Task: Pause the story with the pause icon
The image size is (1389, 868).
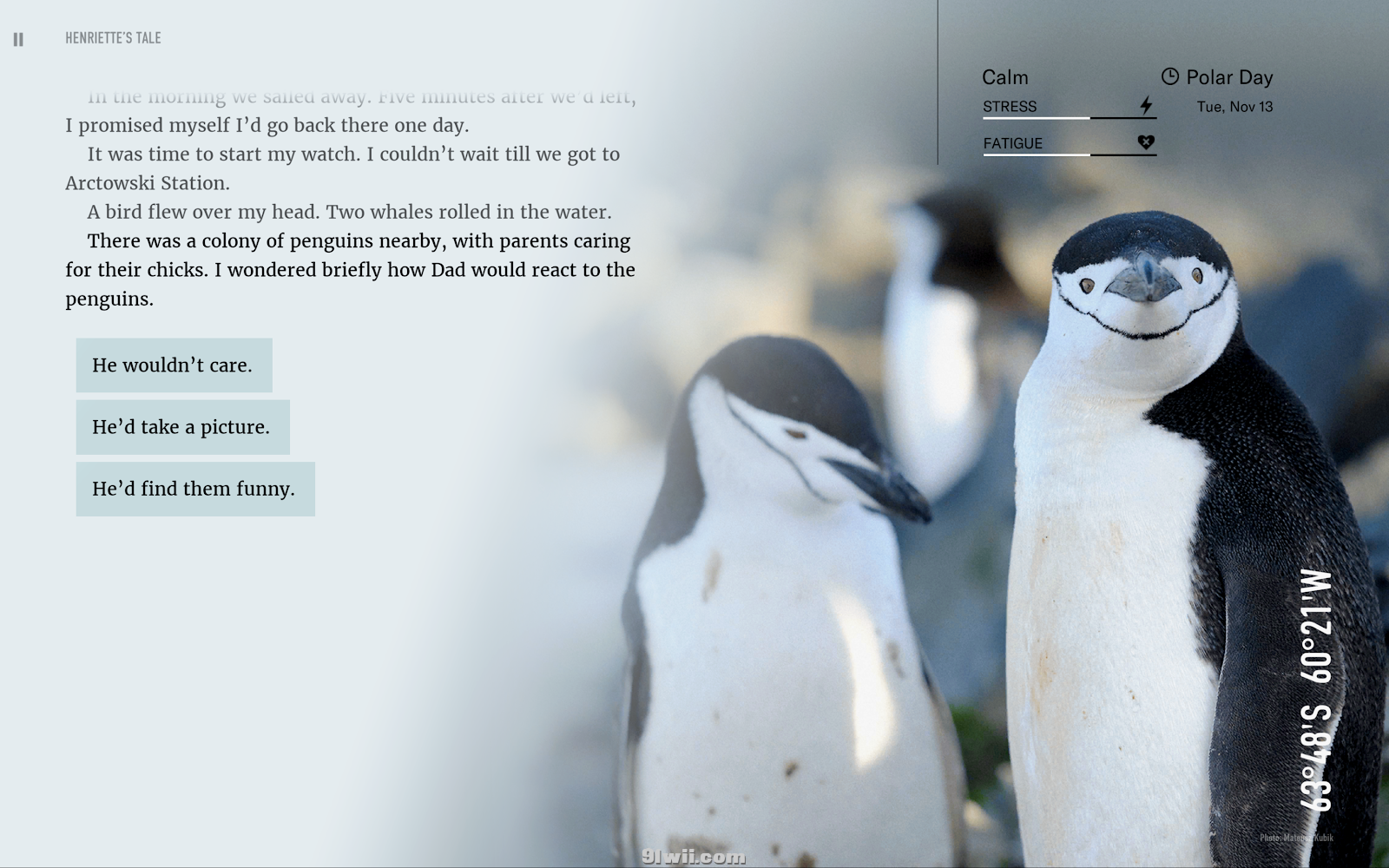Action: [18, 39]
